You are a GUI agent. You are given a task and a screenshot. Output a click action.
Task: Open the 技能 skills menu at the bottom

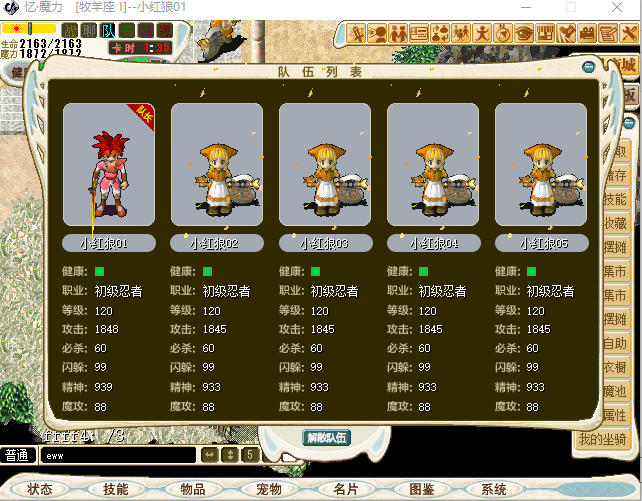116,489
